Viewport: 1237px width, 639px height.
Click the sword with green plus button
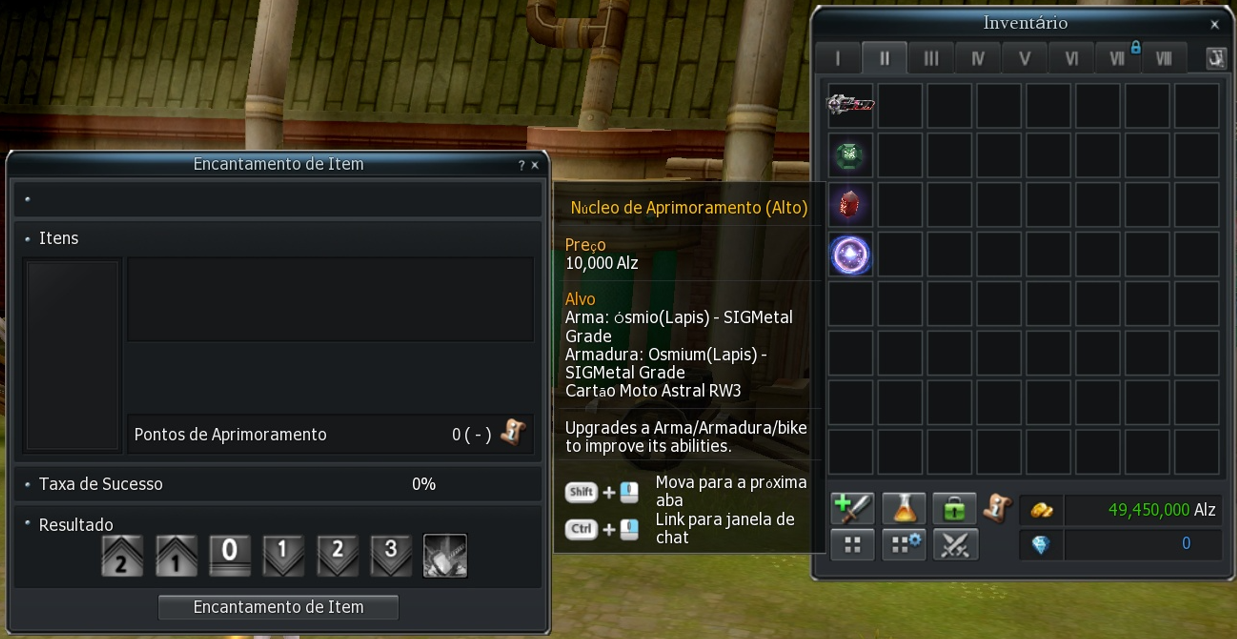tap(852, 509)
